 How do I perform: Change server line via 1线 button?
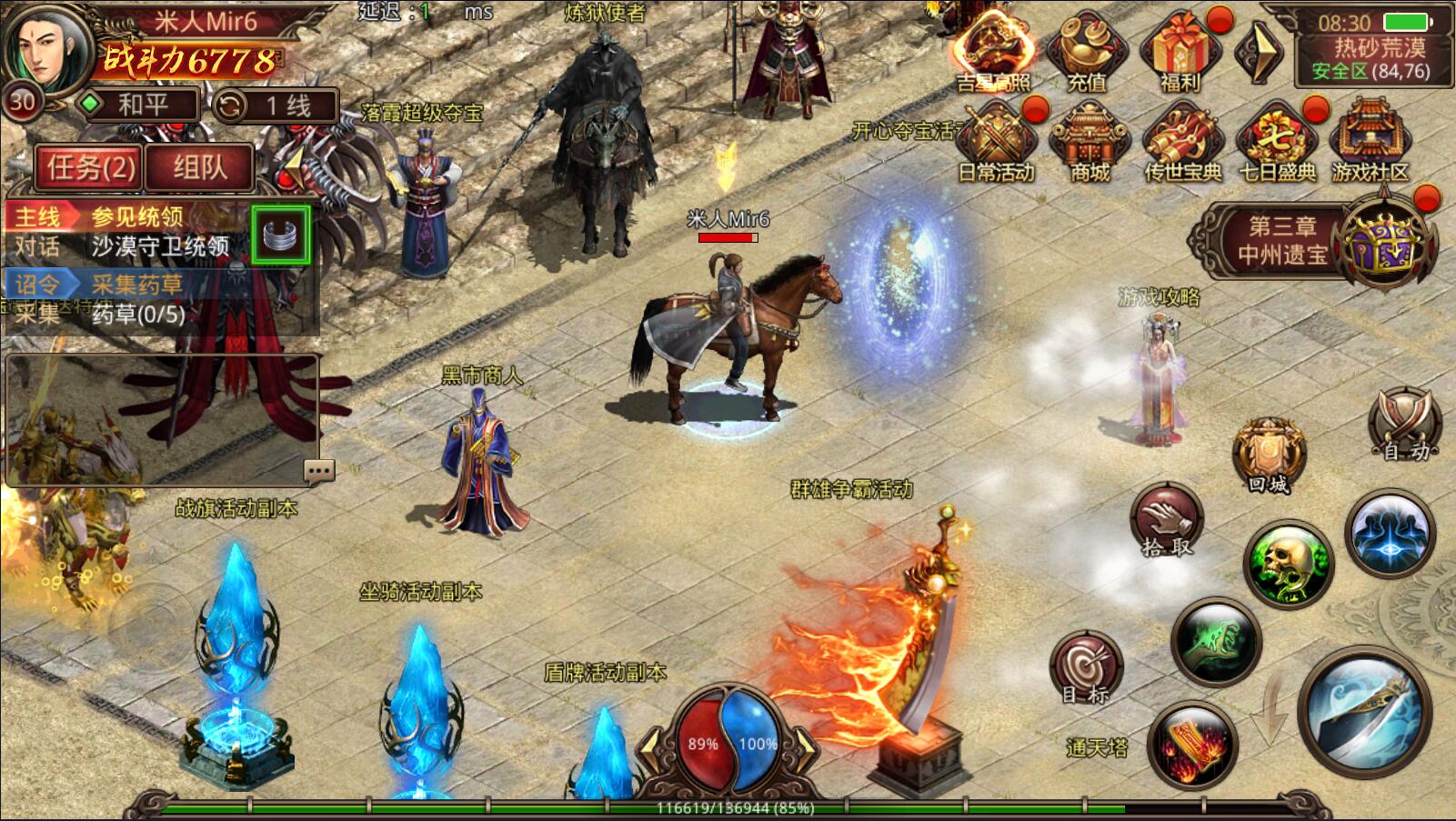tap(276, 106)
